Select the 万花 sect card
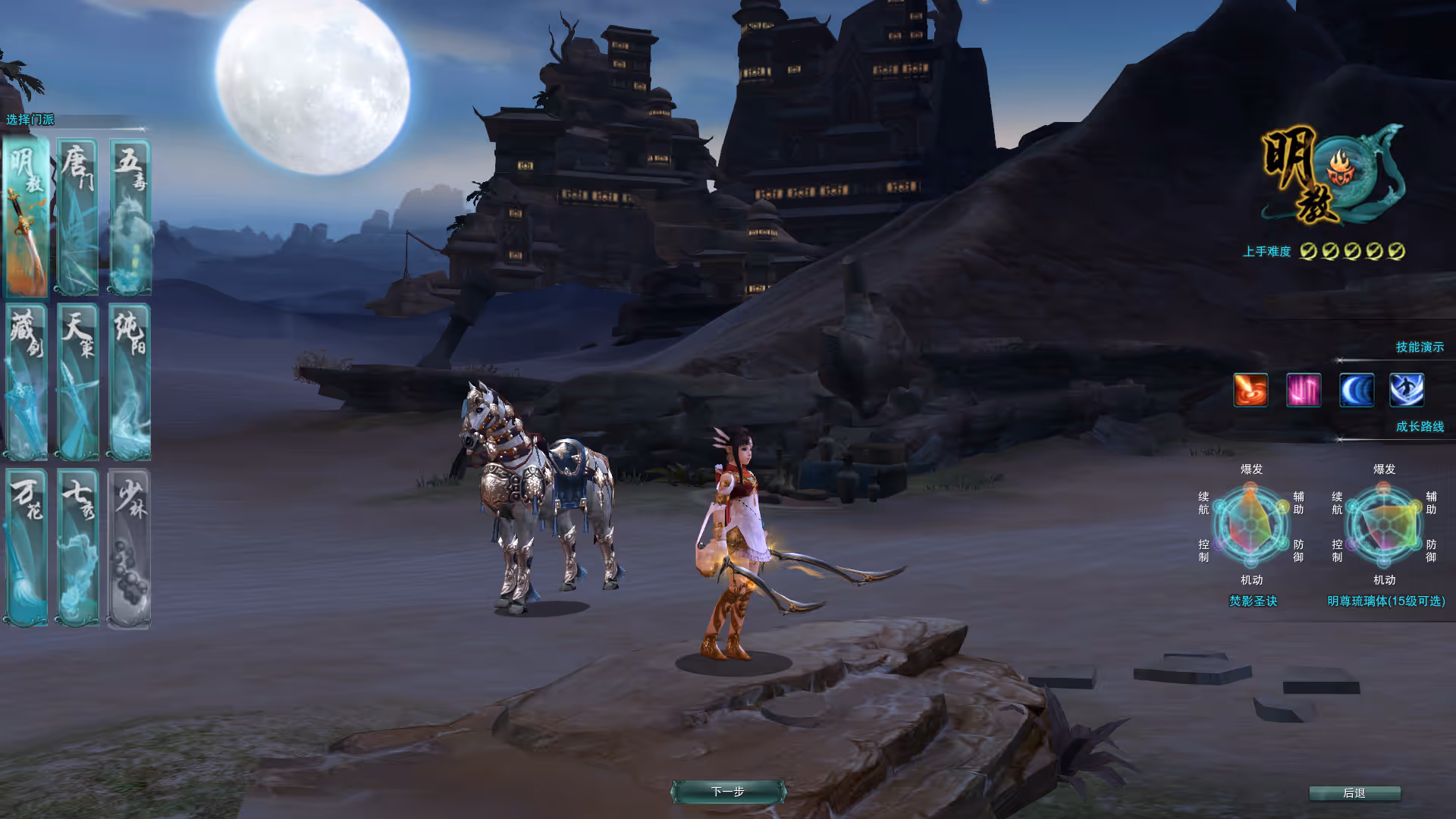The width and height of the screenshot is (1456, 819). pos(27,548)
